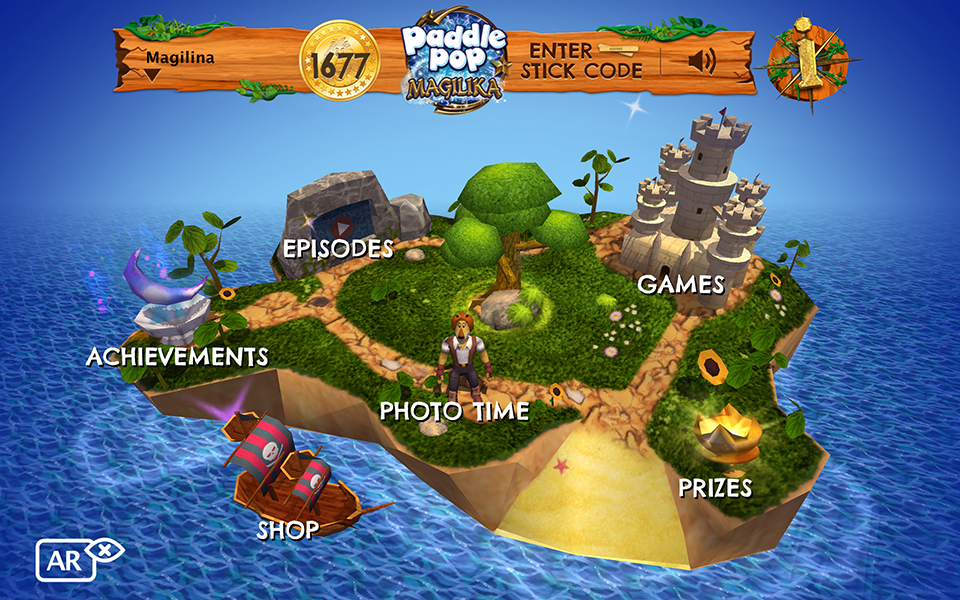Toggle the AR mode button
This screenshot has width=960, height=600.
click(66, 559)
